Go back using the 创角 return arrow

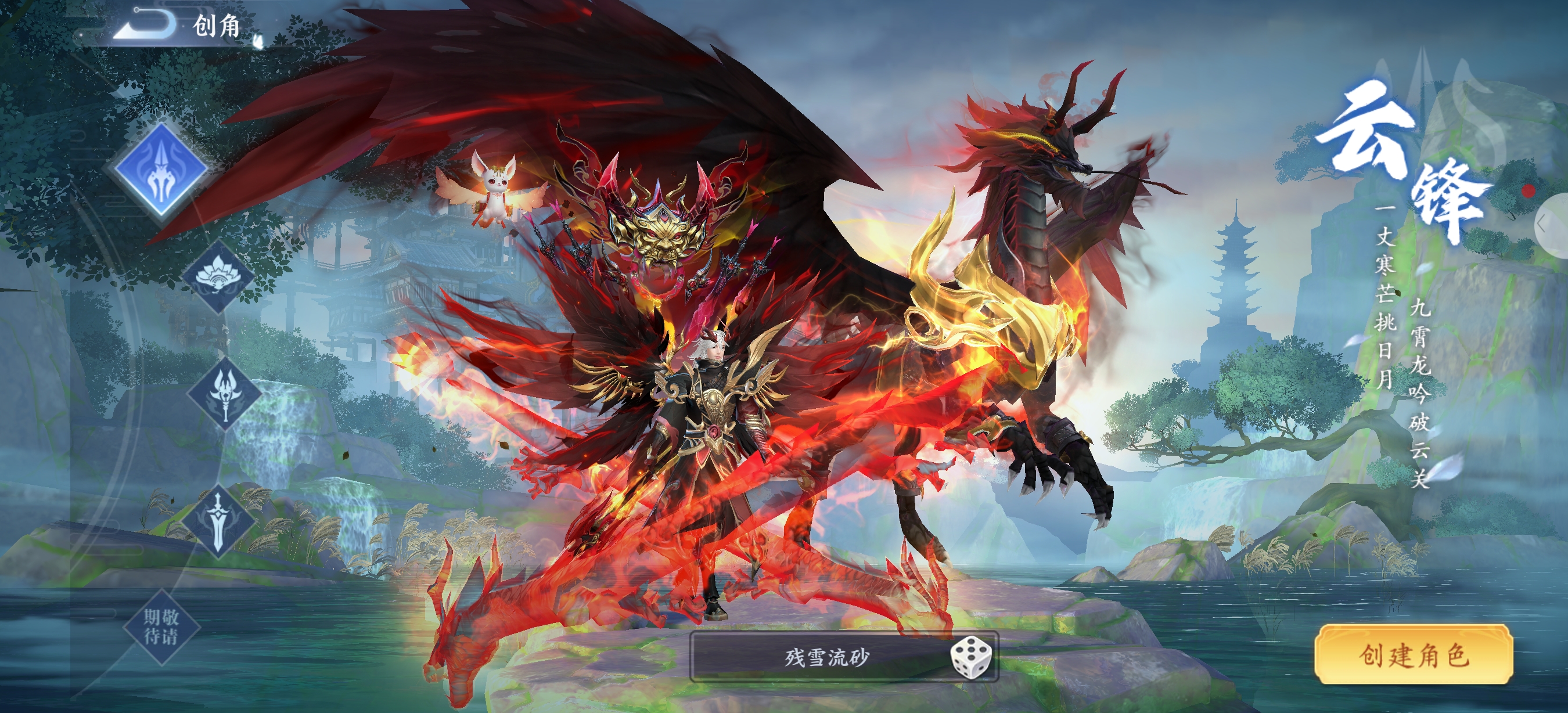(146, 24)
